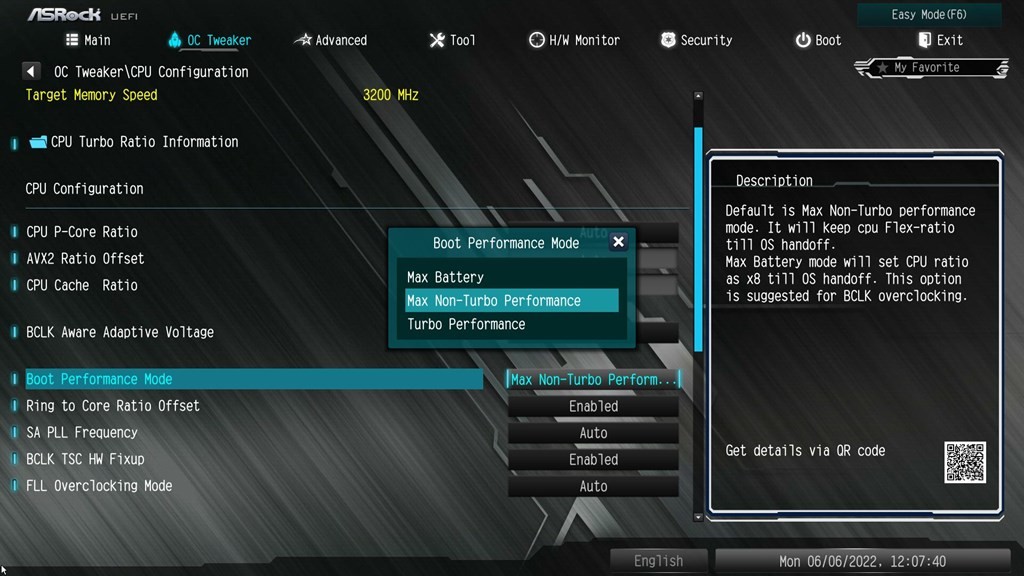Switch to Easy Mode (F6)
Image resolution: width=1024 pixels, height=576 pixels.
(929, 15)
